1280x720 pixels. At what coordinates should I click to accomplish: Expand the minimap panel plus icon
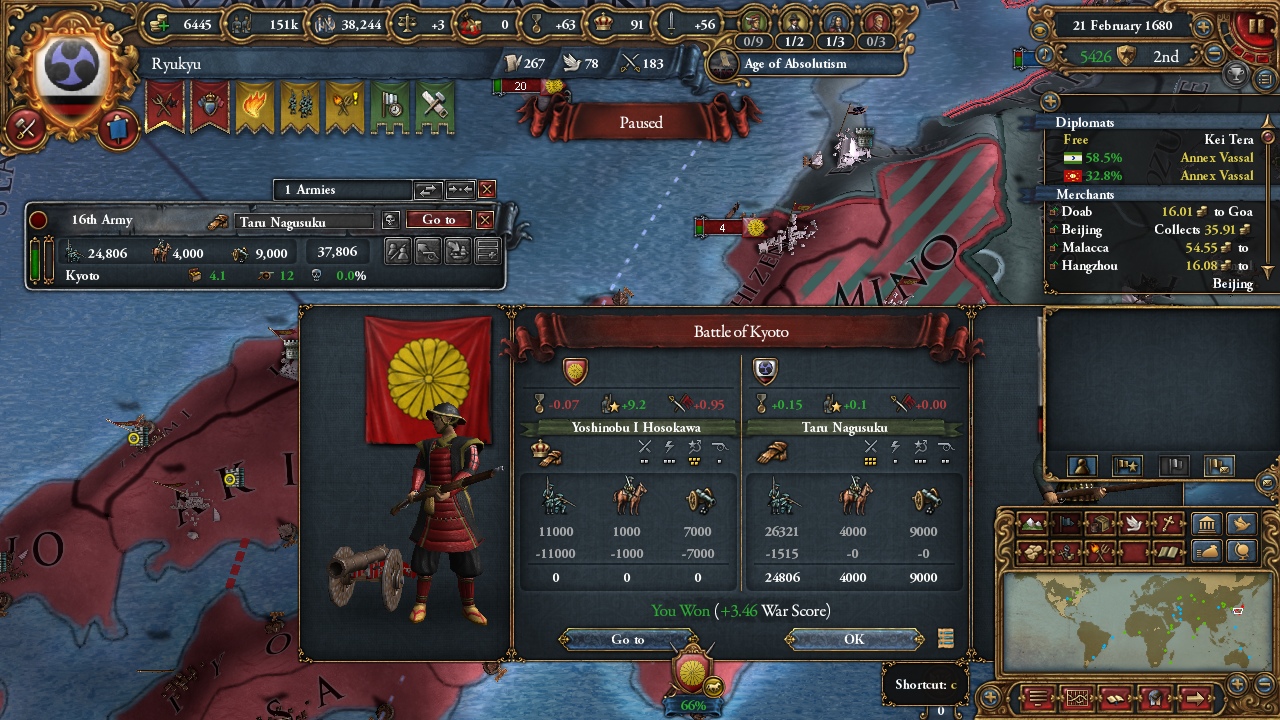pos(1236,684)
